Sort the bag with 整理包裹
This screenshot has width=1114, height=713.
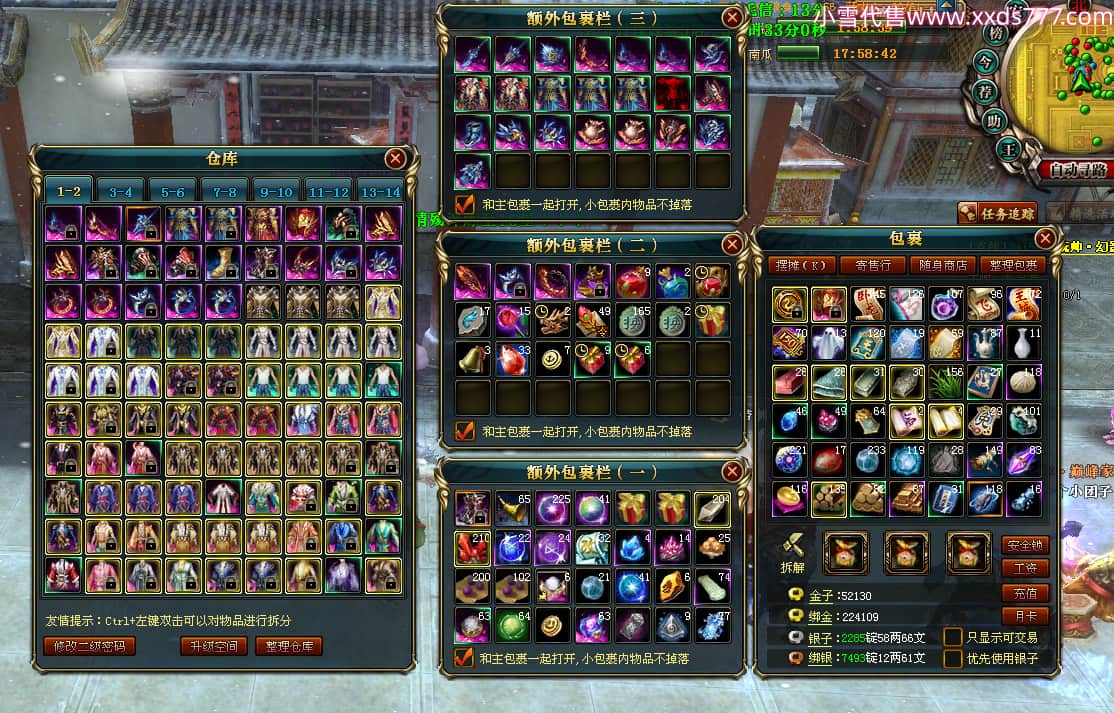coord(1012,265)
